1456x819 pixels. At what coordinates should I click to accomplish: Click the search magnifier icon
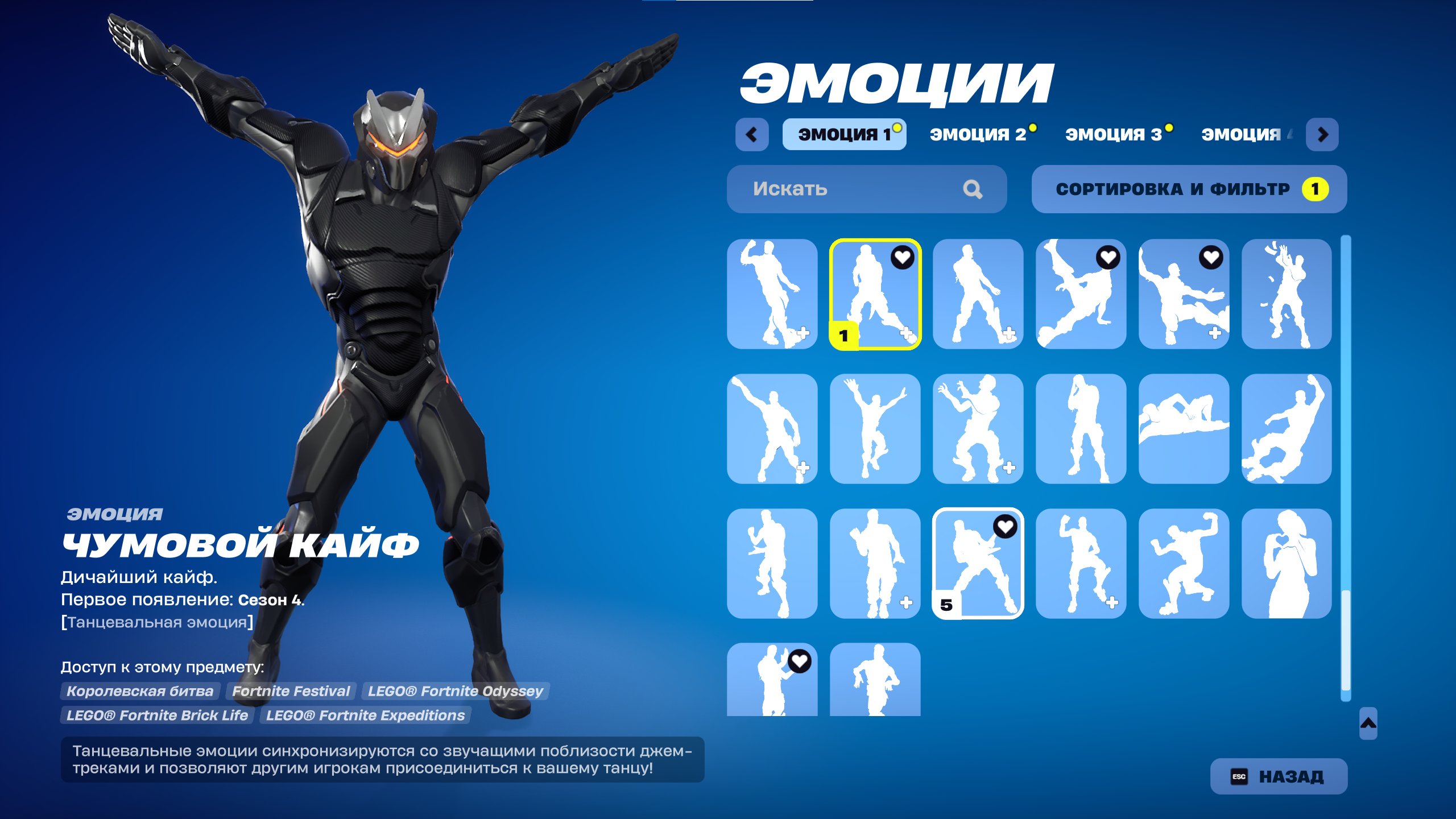point(974,189)
